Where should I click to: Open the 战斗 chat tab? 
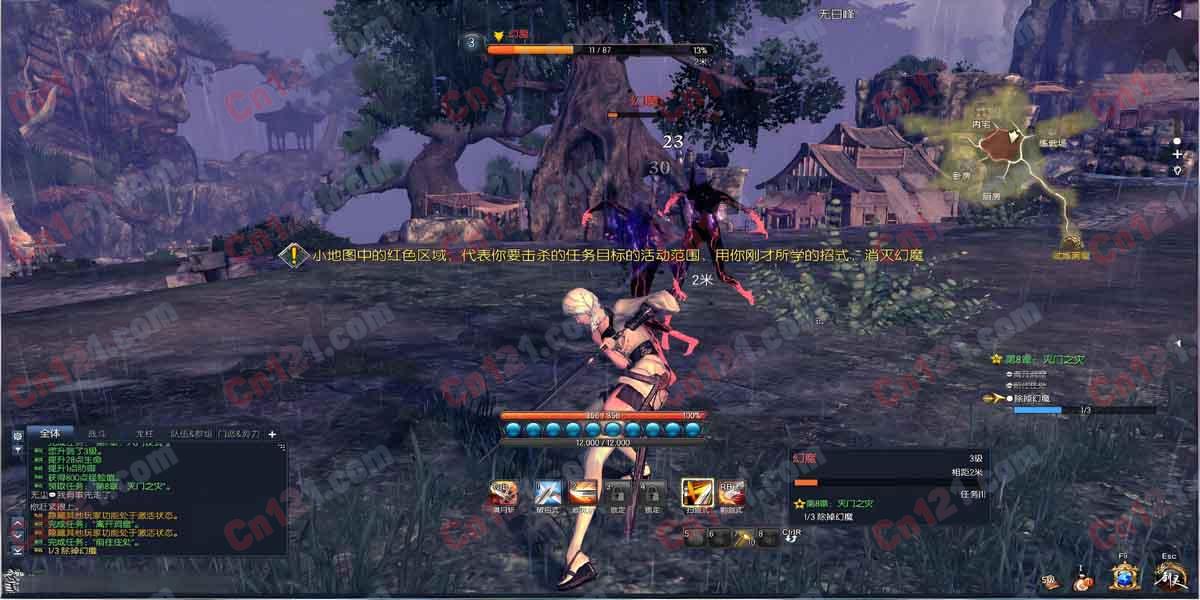pyautogui.click(x=96, y=434)
